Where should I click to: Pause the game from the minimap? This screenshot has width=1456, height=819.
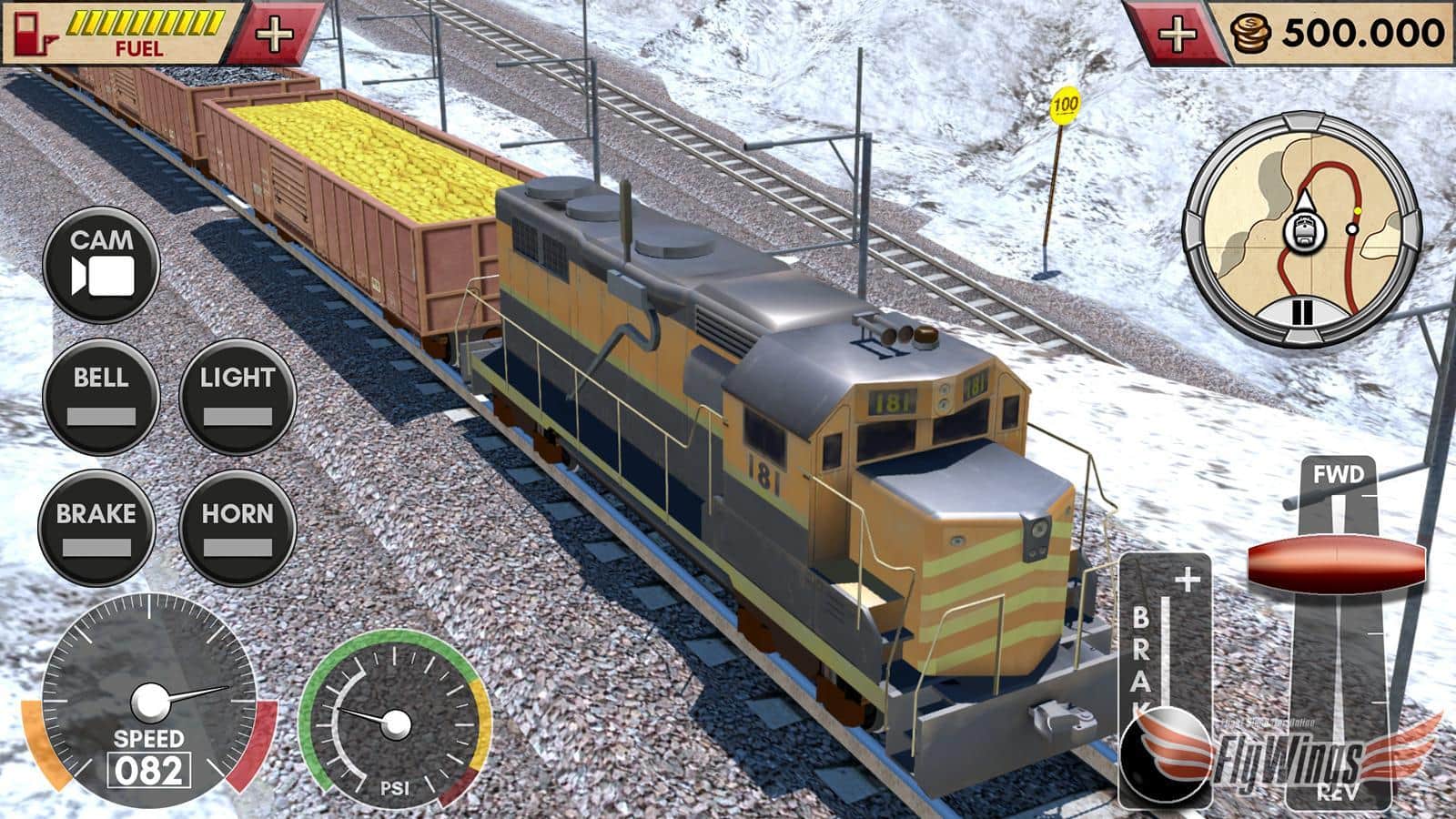1302,311
